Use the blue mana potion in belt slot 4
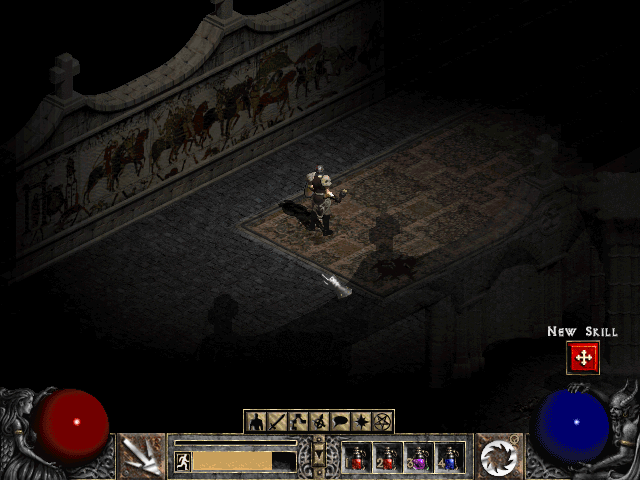 (x=450, y=457)
